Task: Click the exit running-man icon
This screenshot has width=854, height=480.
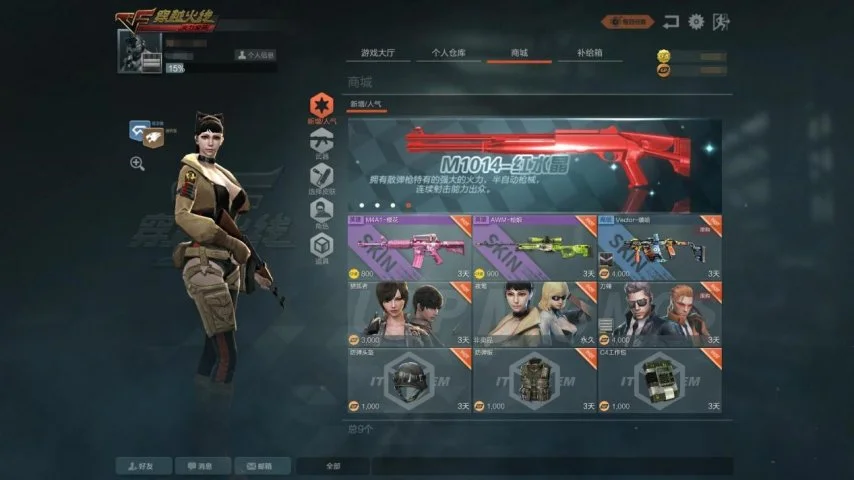Action: pos(724,21)
